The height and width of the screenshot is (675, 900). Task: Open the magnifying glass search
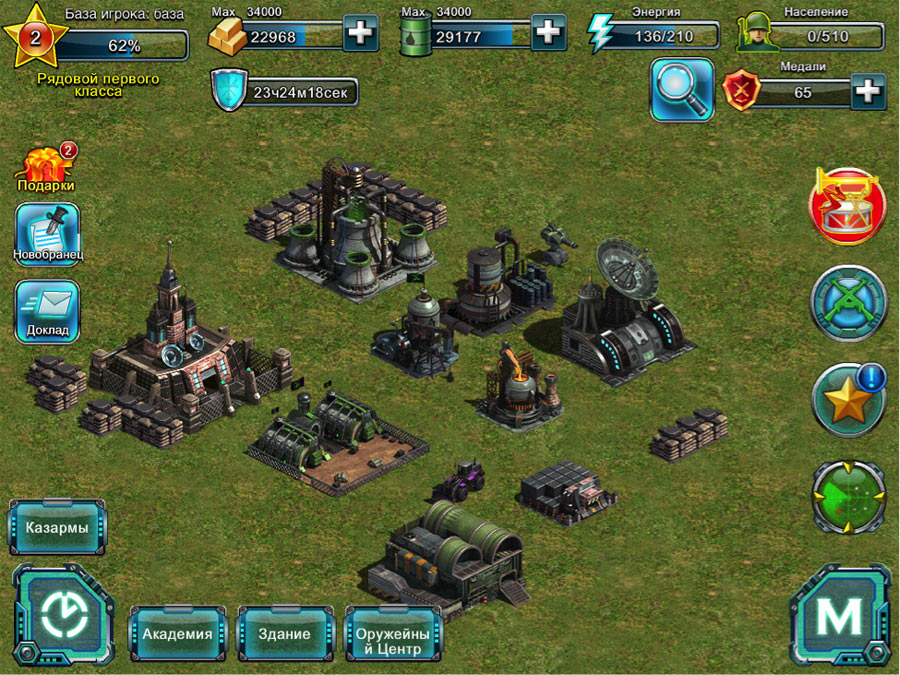click(x=682, y=89)
